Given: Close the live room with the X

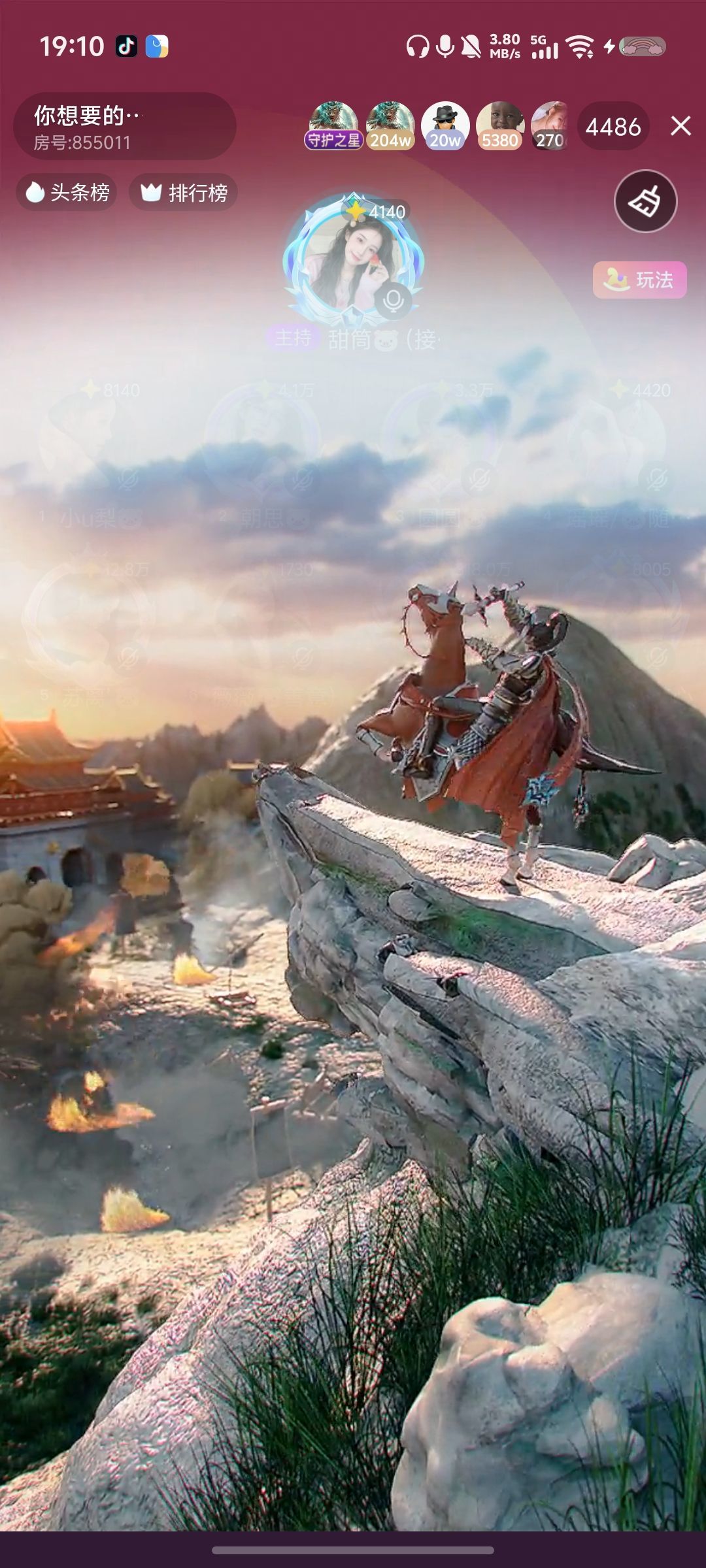Looking at the screenshot, I should pyautogui.click(x=681, y=126).
